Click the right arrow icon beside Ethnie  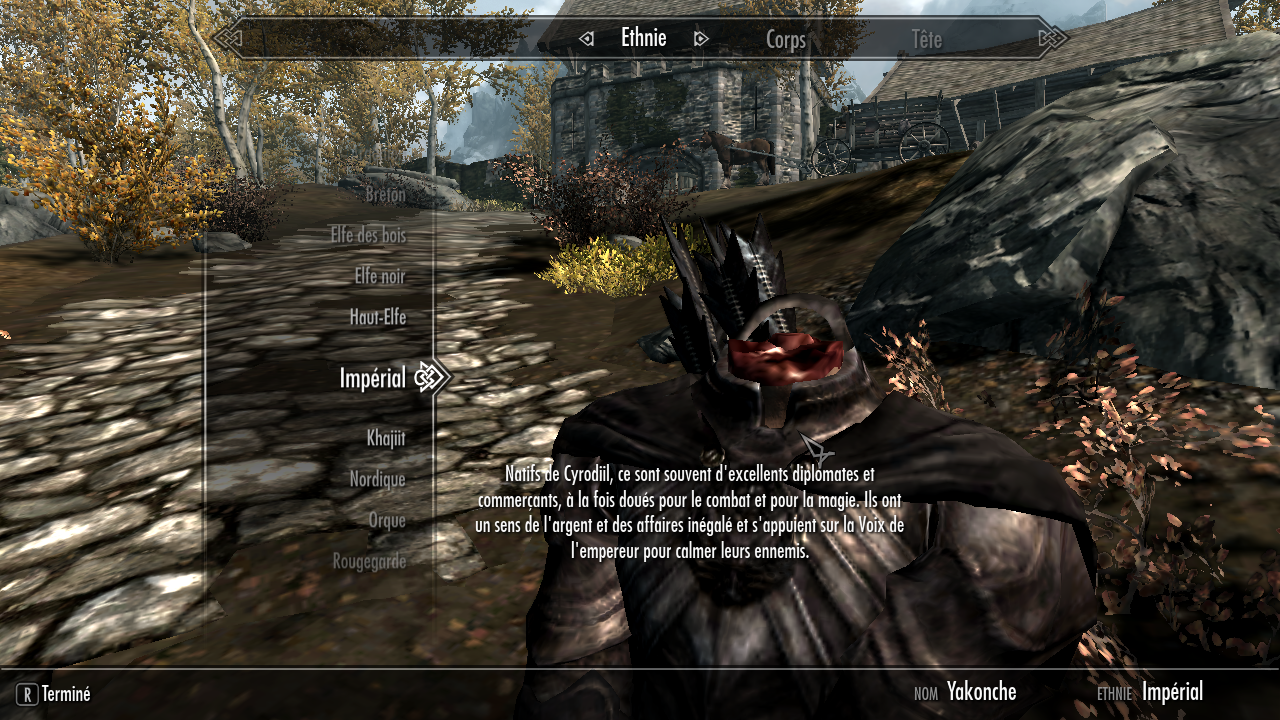pos(700,37)
